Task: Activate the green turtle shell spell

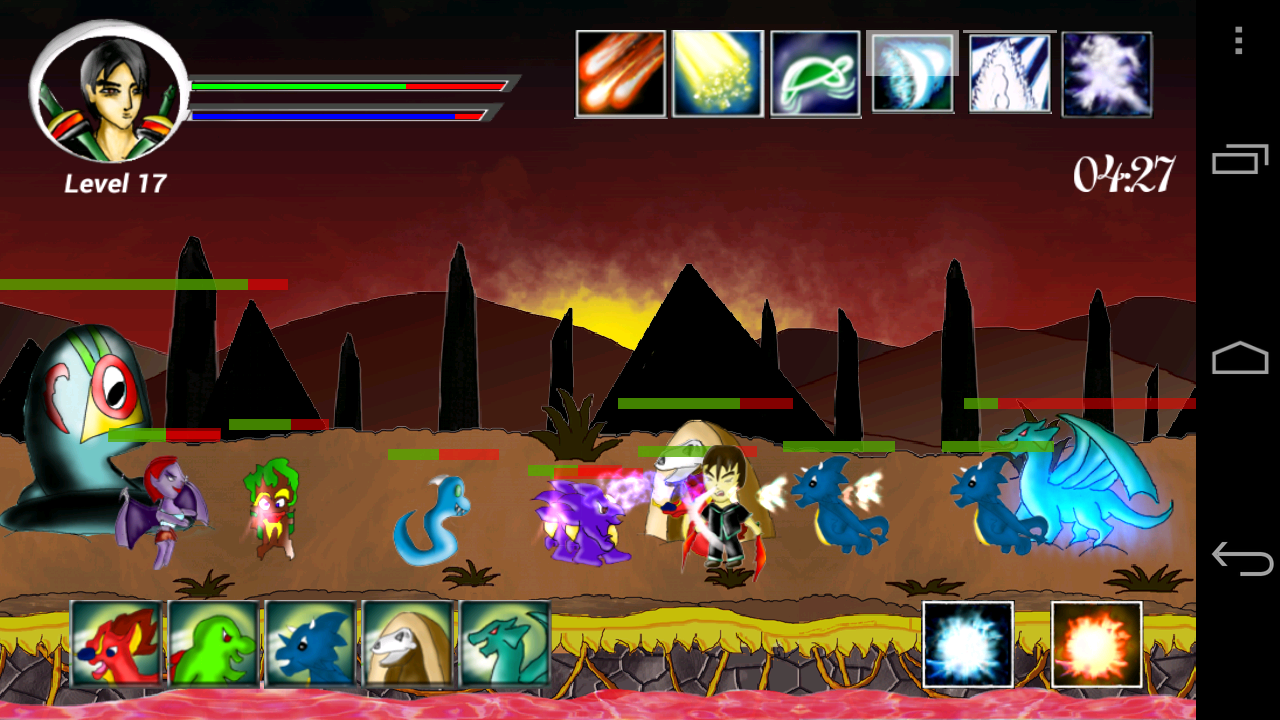Action: tap(815, 74)
